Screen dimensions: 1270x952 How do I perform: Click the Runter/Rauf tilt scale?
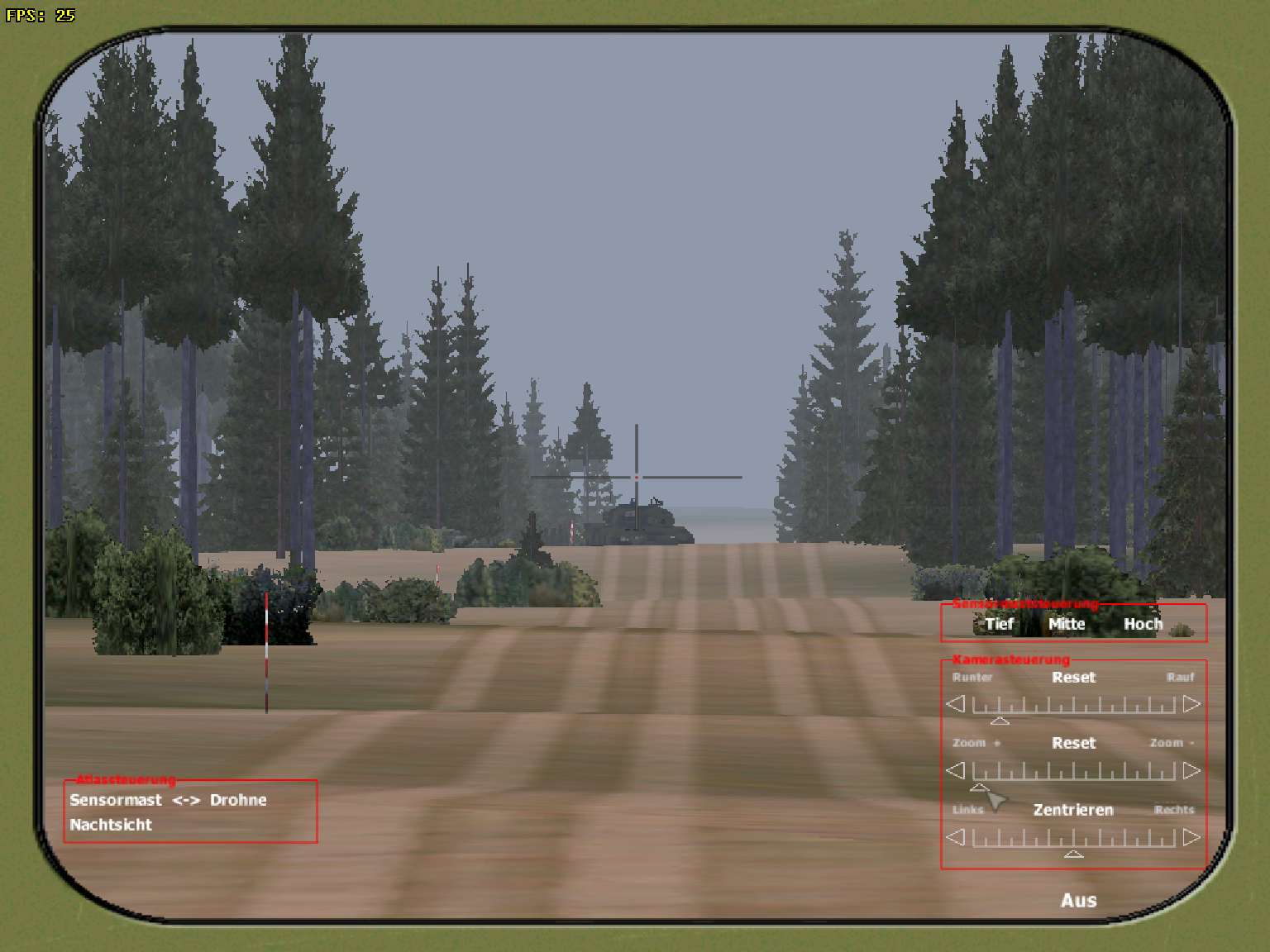1073,706
